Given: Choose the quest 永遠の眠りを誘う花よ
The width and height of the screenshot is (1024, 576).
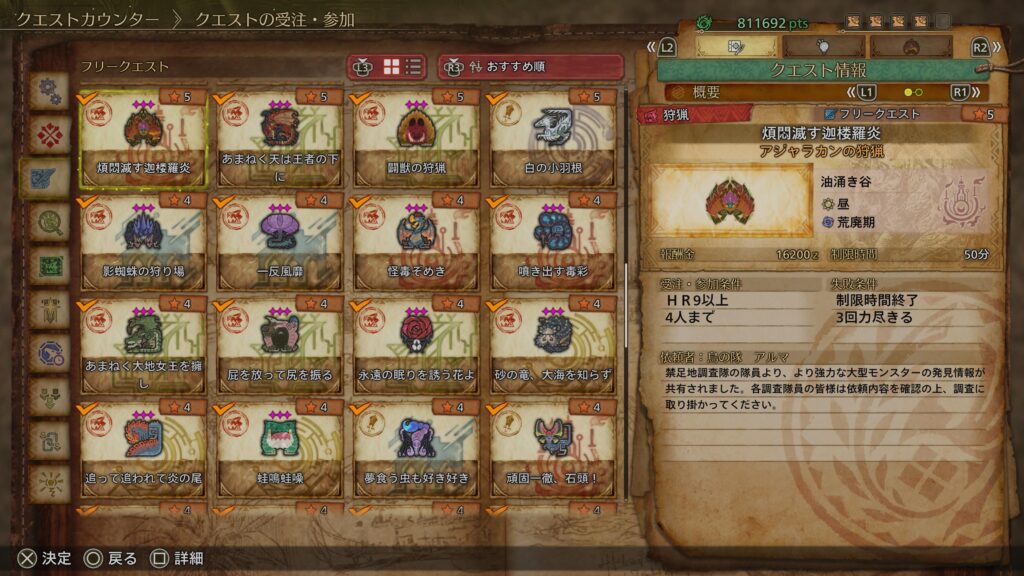Looking at the screenshot, I should click(x=415, y=347).
